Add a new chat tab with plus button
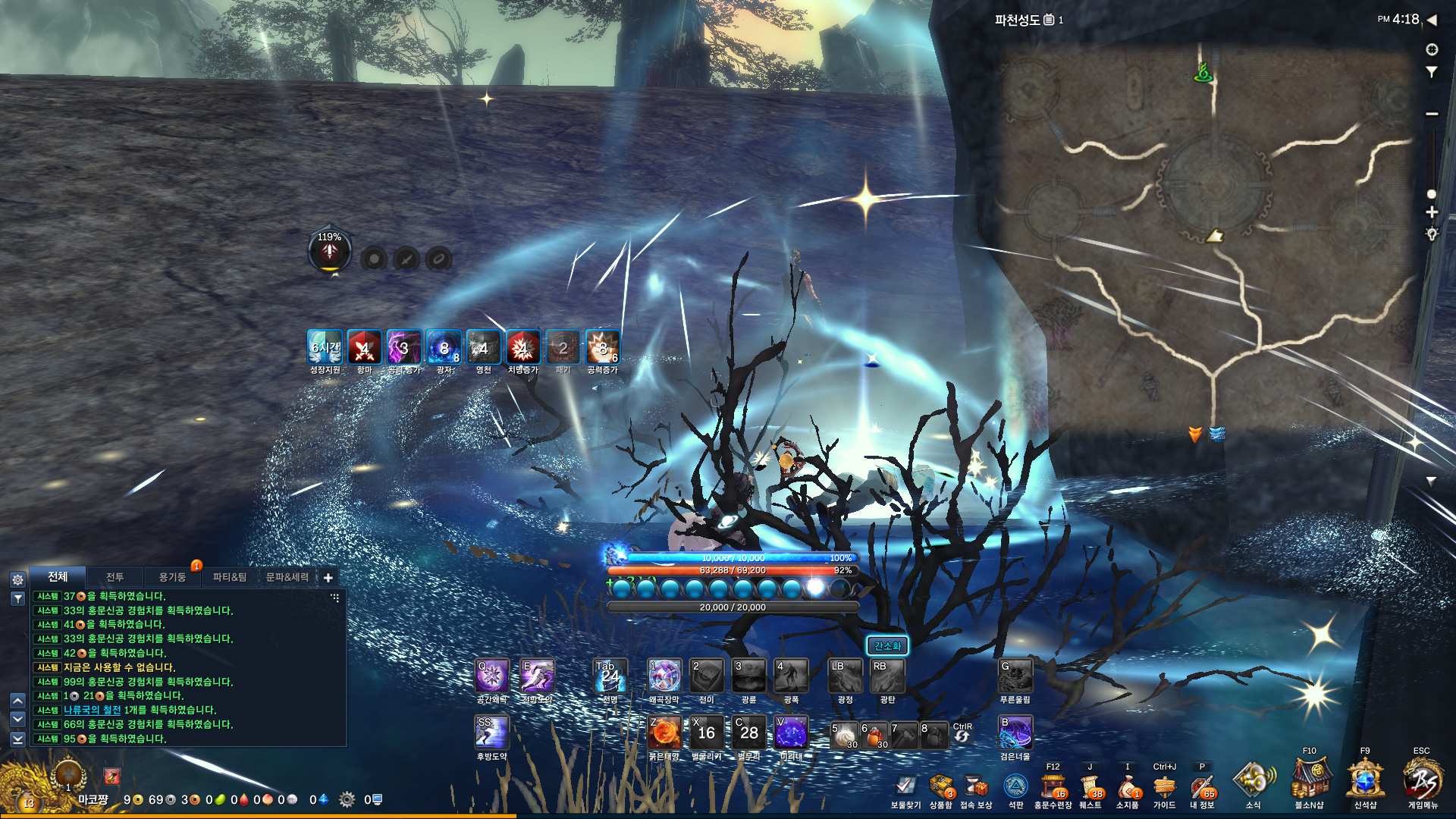 328,578
